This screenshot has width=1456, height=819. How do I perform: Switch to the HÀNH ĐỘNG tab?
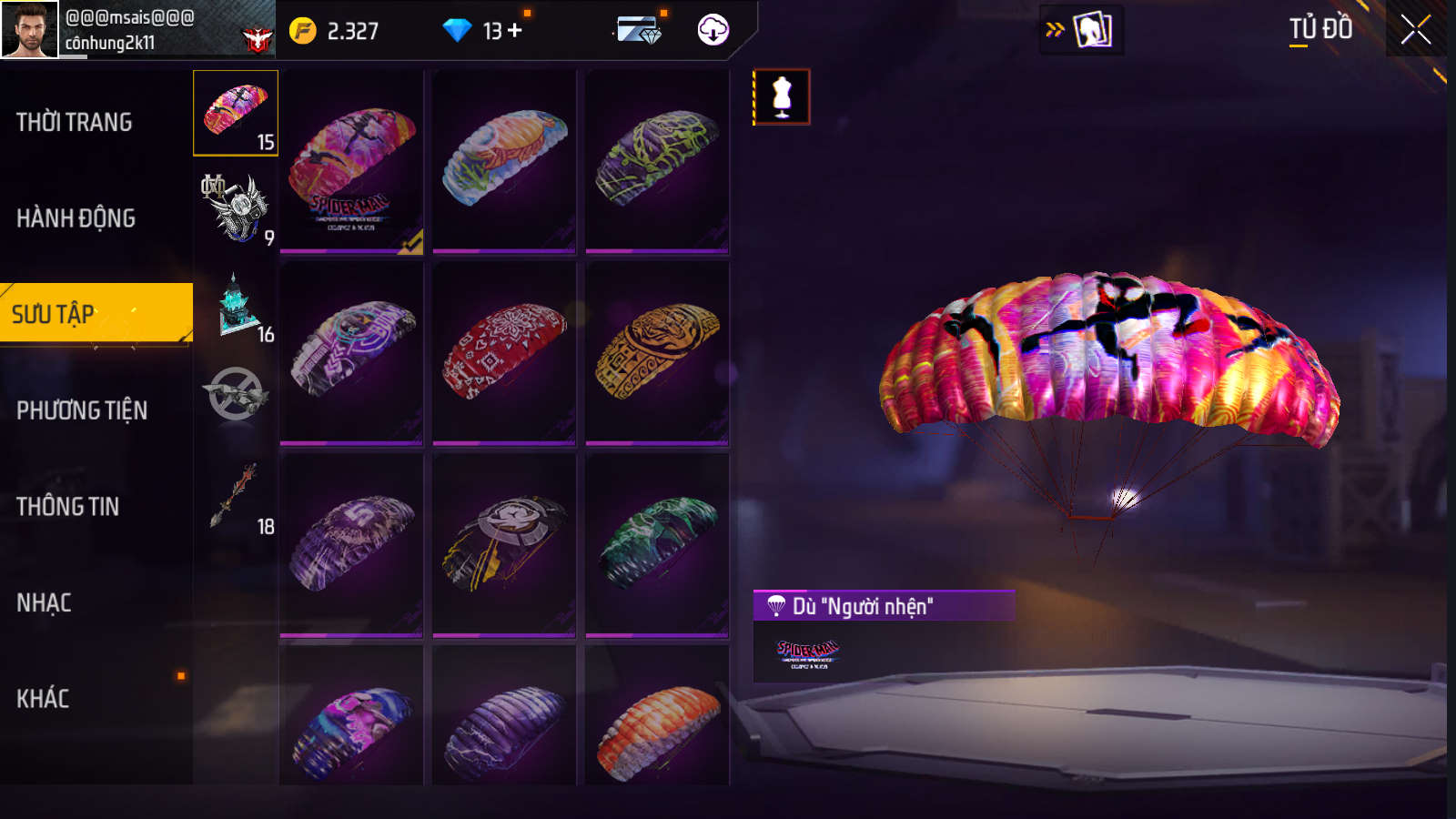[76, 218]
